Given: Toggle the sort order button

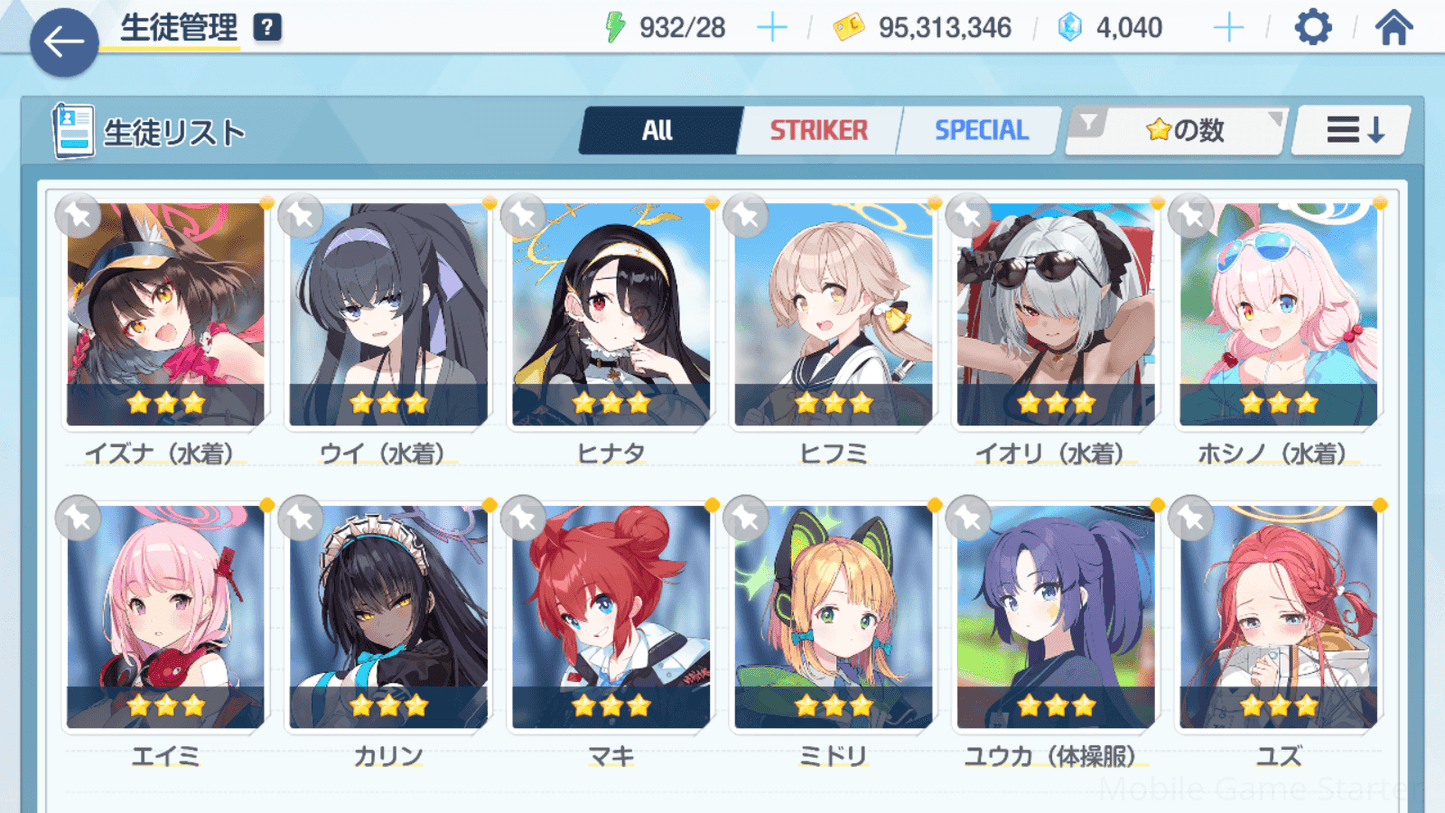Looking at the screenshot, I should (x=1353, y=131).
